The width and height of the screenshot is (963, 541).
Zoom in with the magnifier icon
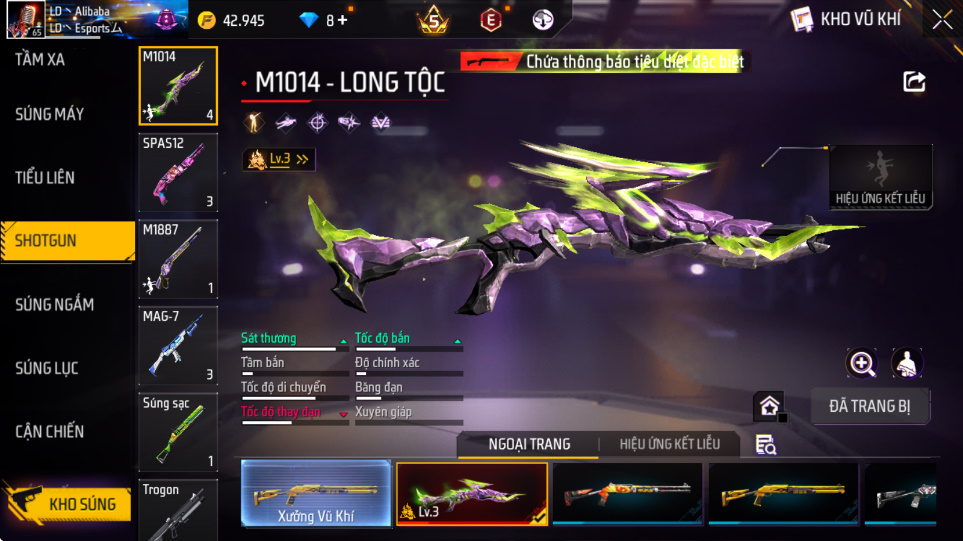[x=862, y=363]
